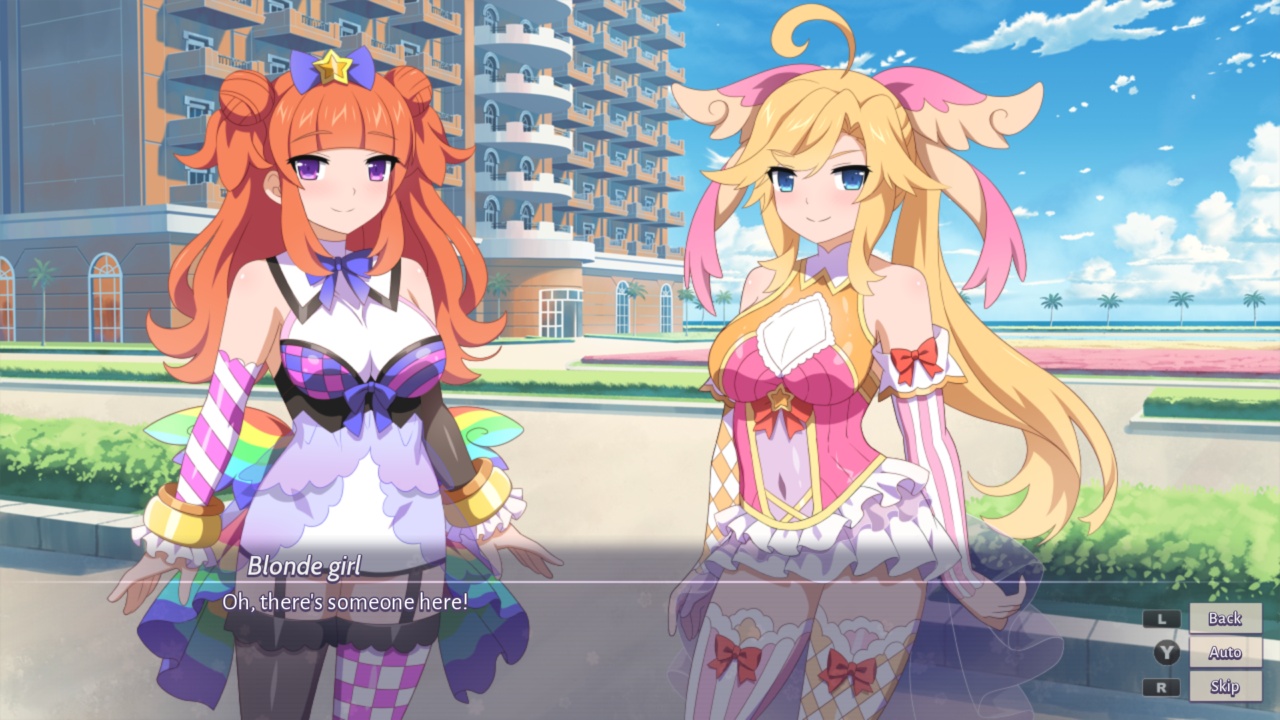
Task: Click the Back button to rewind dialogue
Action: coord(1224,620)
